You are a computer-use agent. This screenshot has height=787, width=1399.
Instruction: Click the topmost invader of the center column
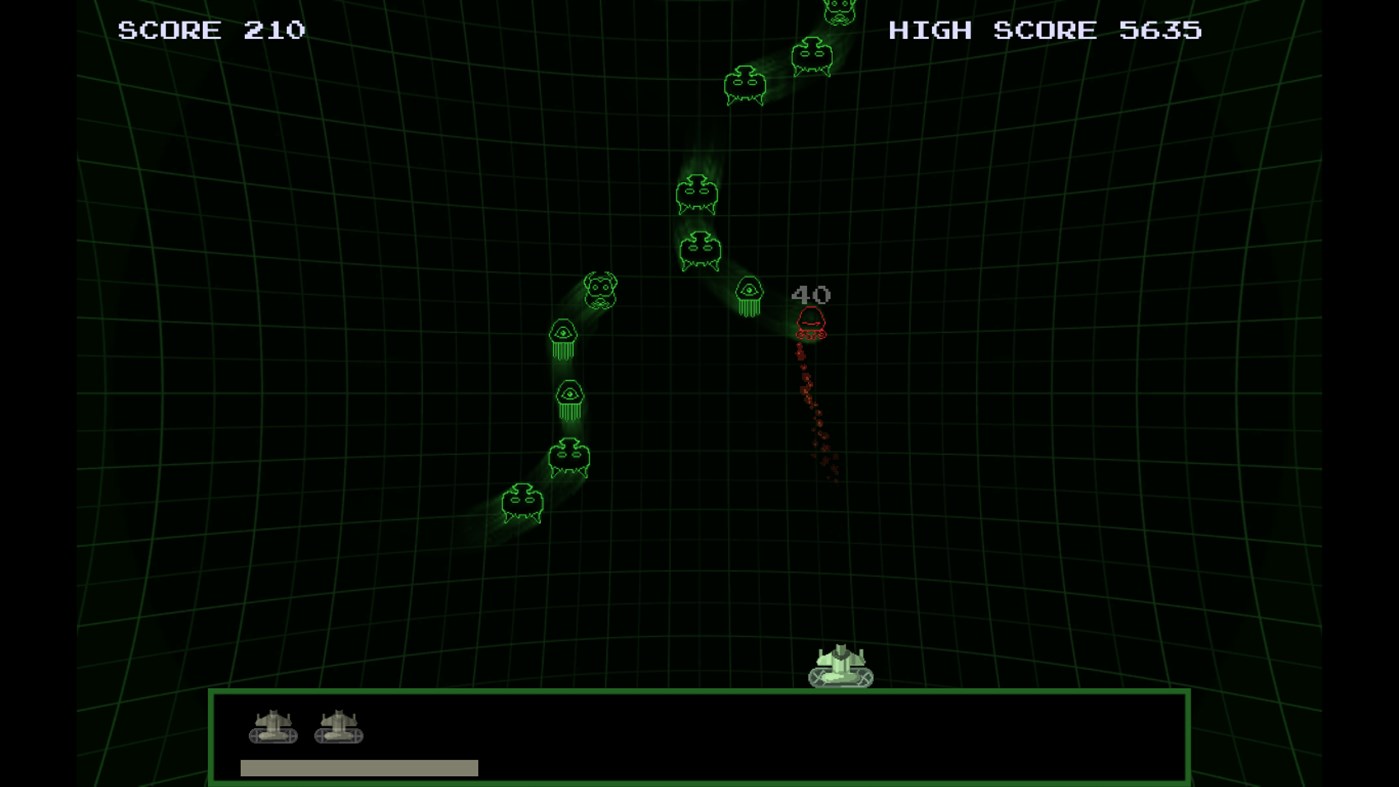click(697, 196)
